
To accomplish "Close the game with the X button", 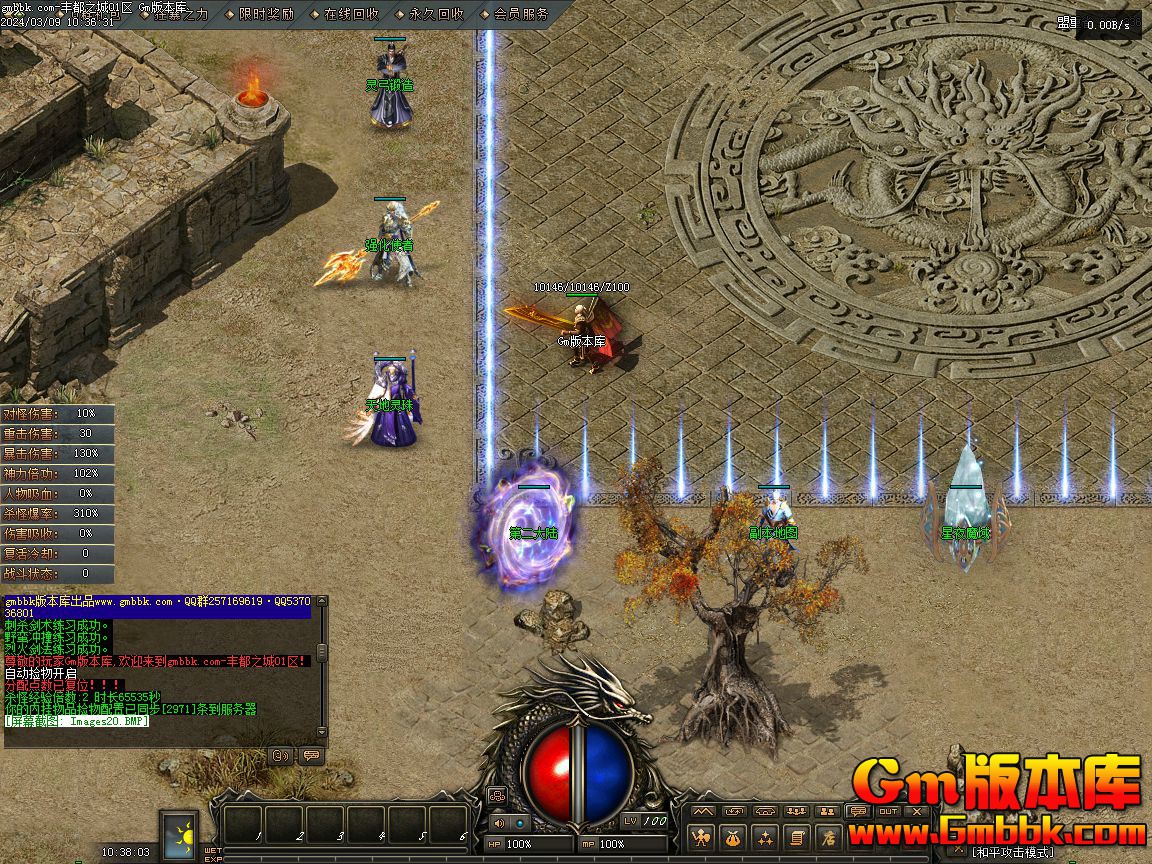I will point(919,811).
